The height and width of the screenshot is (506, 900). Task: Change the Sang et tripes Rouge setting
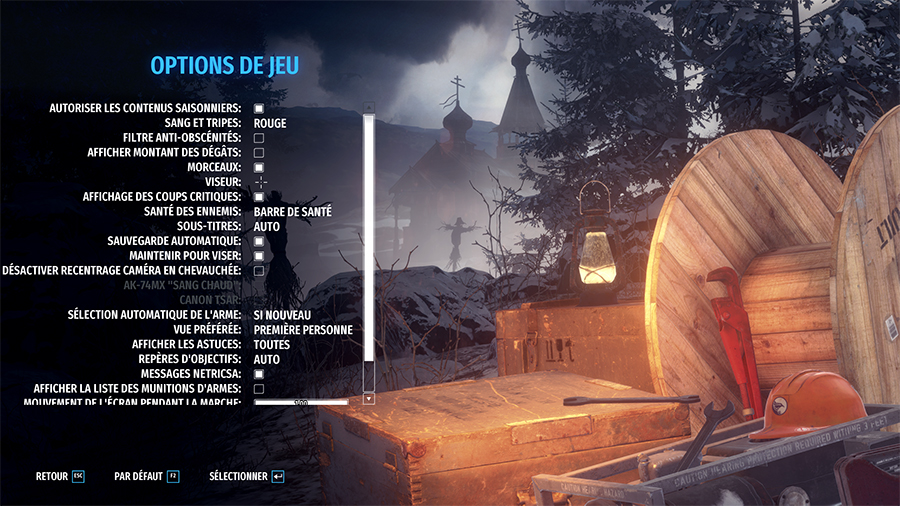click(270, 123)
